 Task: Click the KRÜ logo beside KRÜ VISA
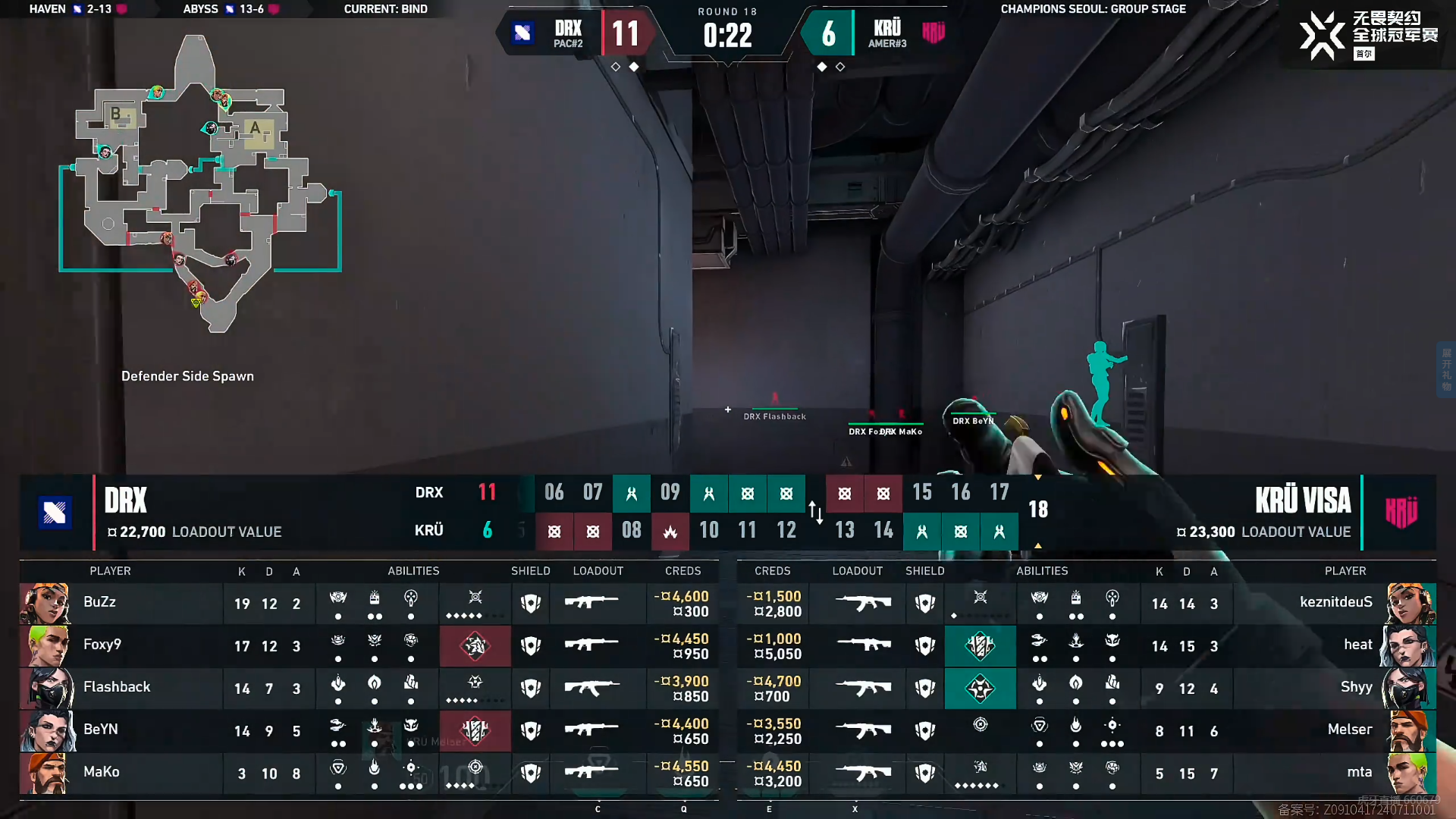(1401, 513)
